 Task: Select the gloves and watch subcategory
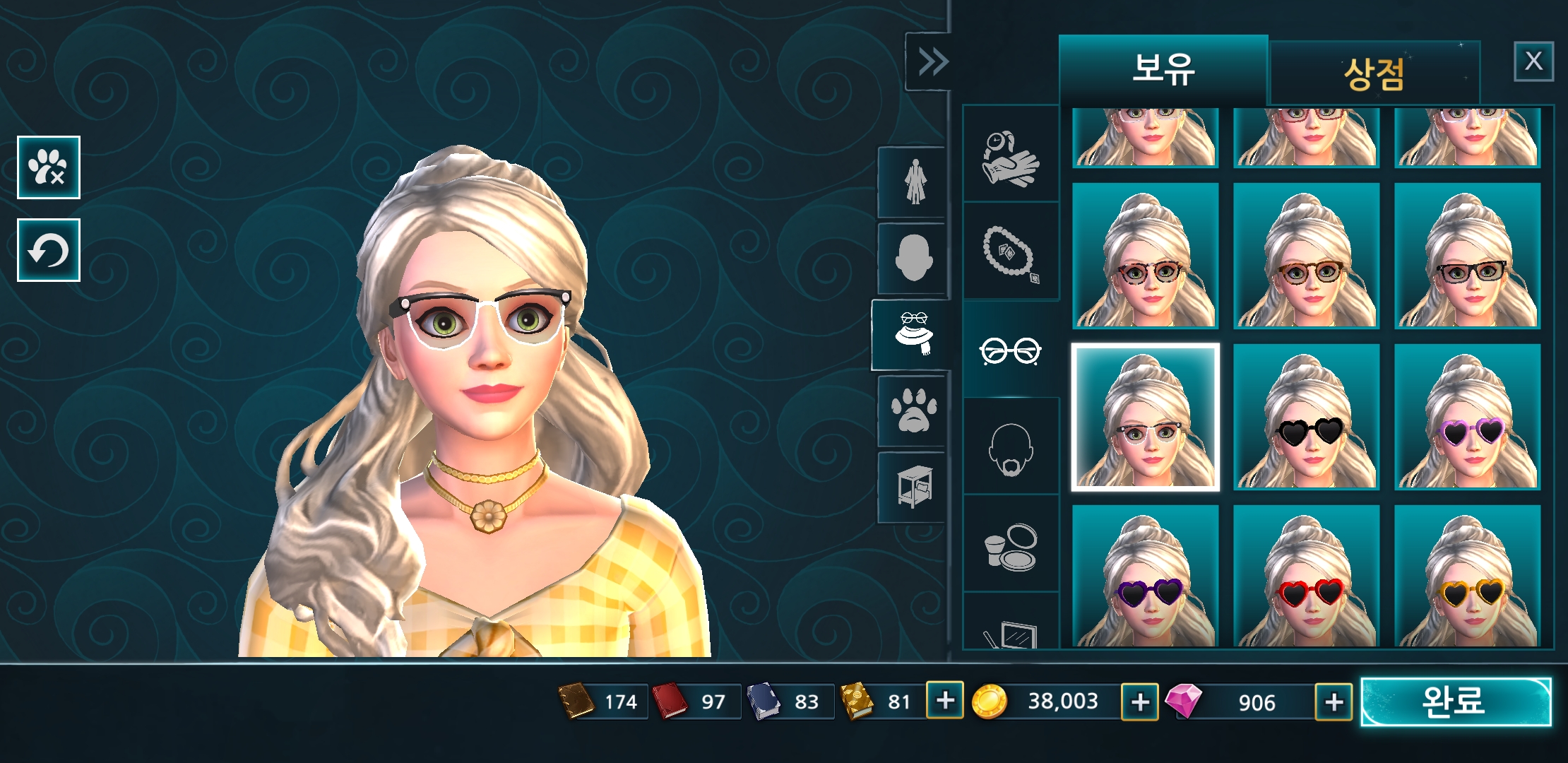coord(1010,158)
